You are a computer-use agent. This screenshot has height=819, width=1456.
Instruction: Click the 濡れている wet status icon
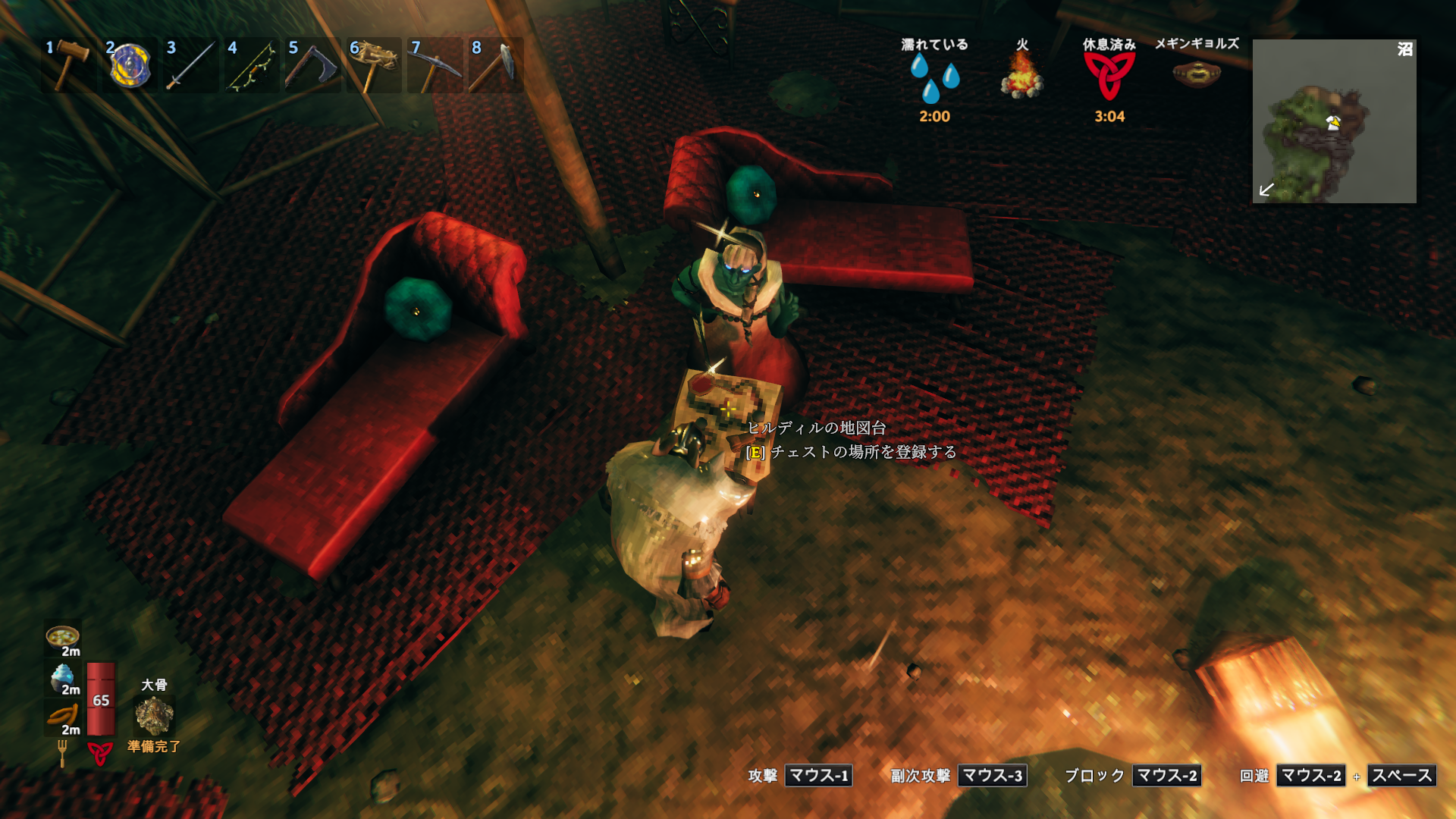click(934, 77)
